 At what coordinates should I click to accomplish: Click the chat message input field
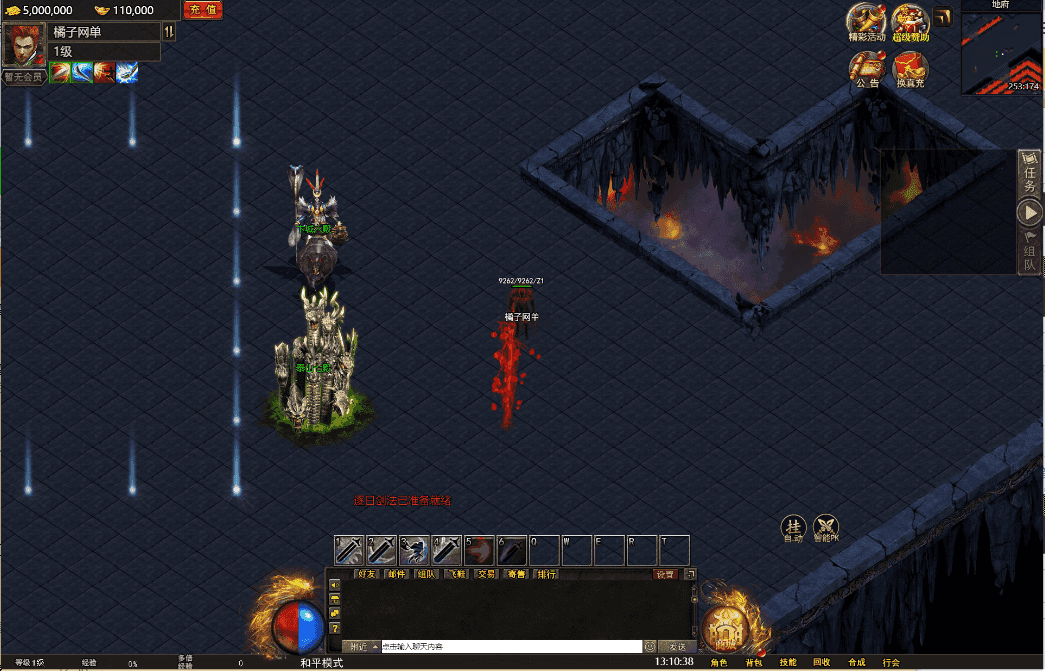510,647
